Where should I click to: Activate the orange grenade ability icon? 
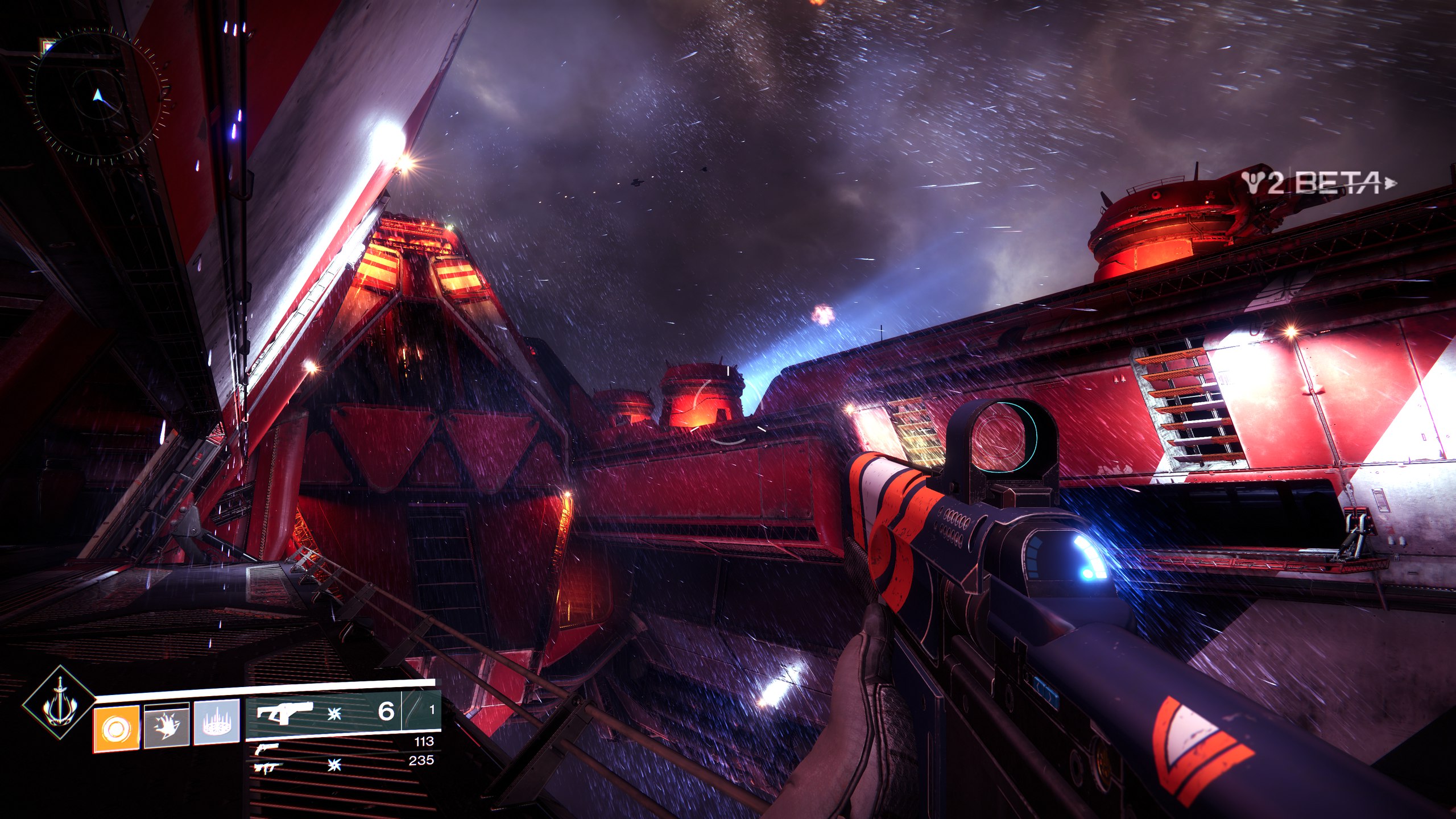(x=117, y=726)
